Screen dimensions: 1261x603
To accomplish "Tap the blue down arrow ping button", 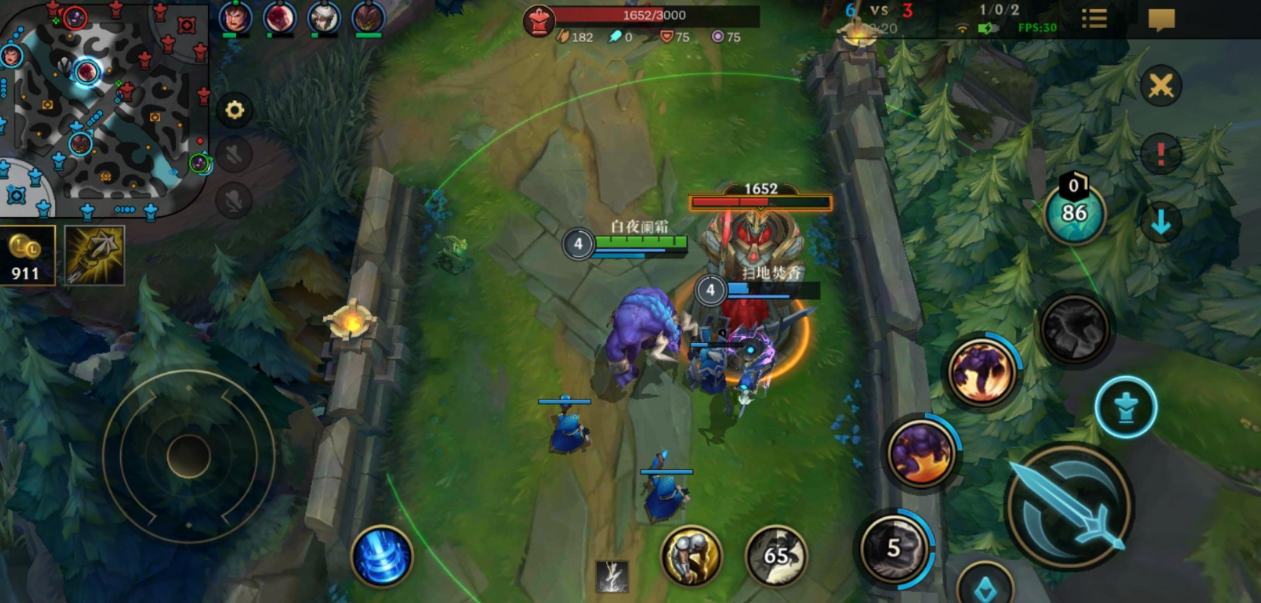I will 1161,222.
